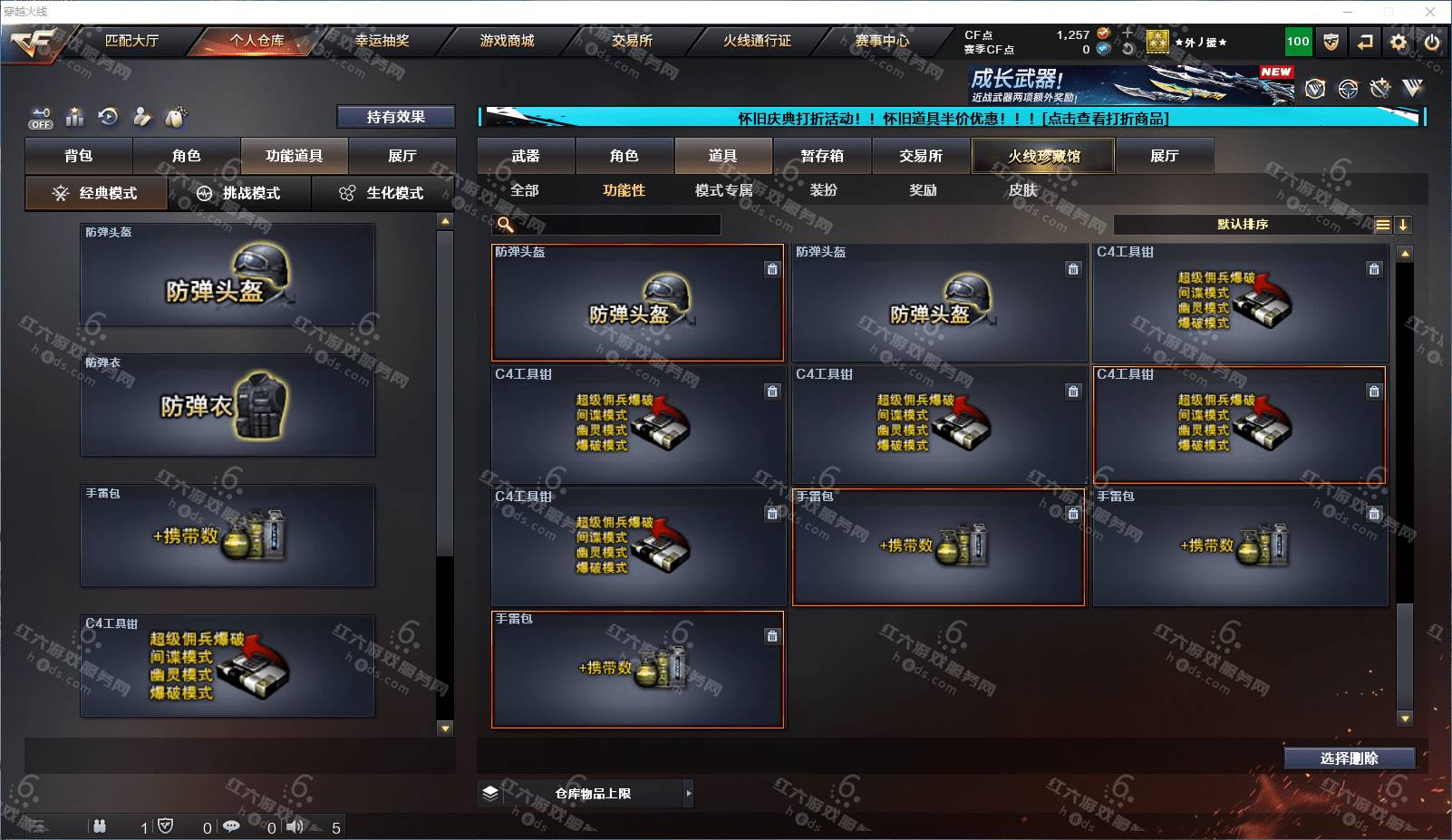Screen dimensions: 1452x840
Task: Go to the 游戏商城 game shop
Action: 507,41
